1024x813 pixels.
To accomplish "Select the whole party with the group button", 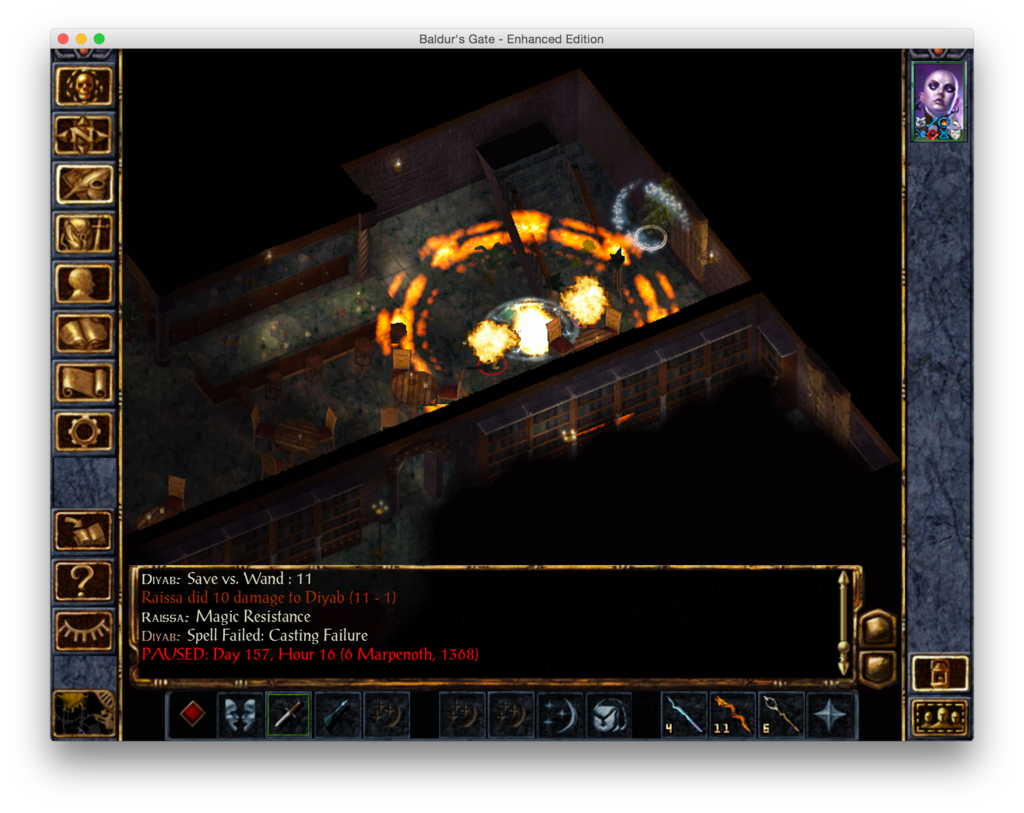I will pos(940,717).
